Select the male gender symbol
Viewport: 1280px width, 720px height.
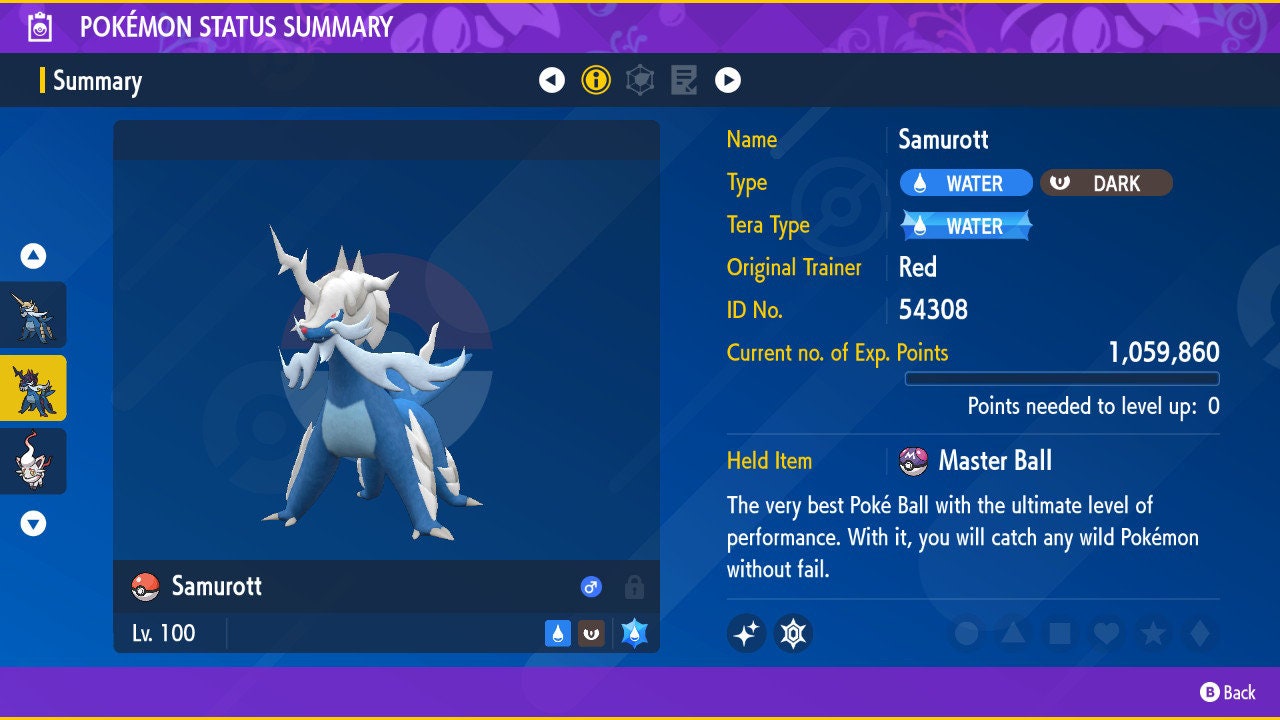click(x=590, y=587)
